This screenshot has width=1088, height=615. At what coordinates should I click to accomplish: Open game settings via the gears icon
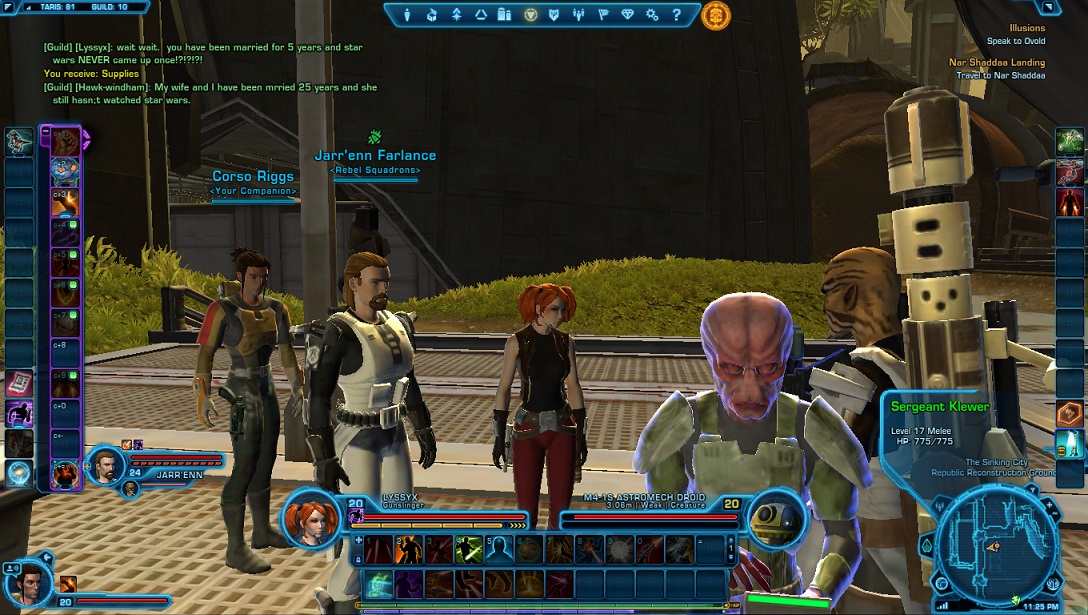[x=652, y=15]
